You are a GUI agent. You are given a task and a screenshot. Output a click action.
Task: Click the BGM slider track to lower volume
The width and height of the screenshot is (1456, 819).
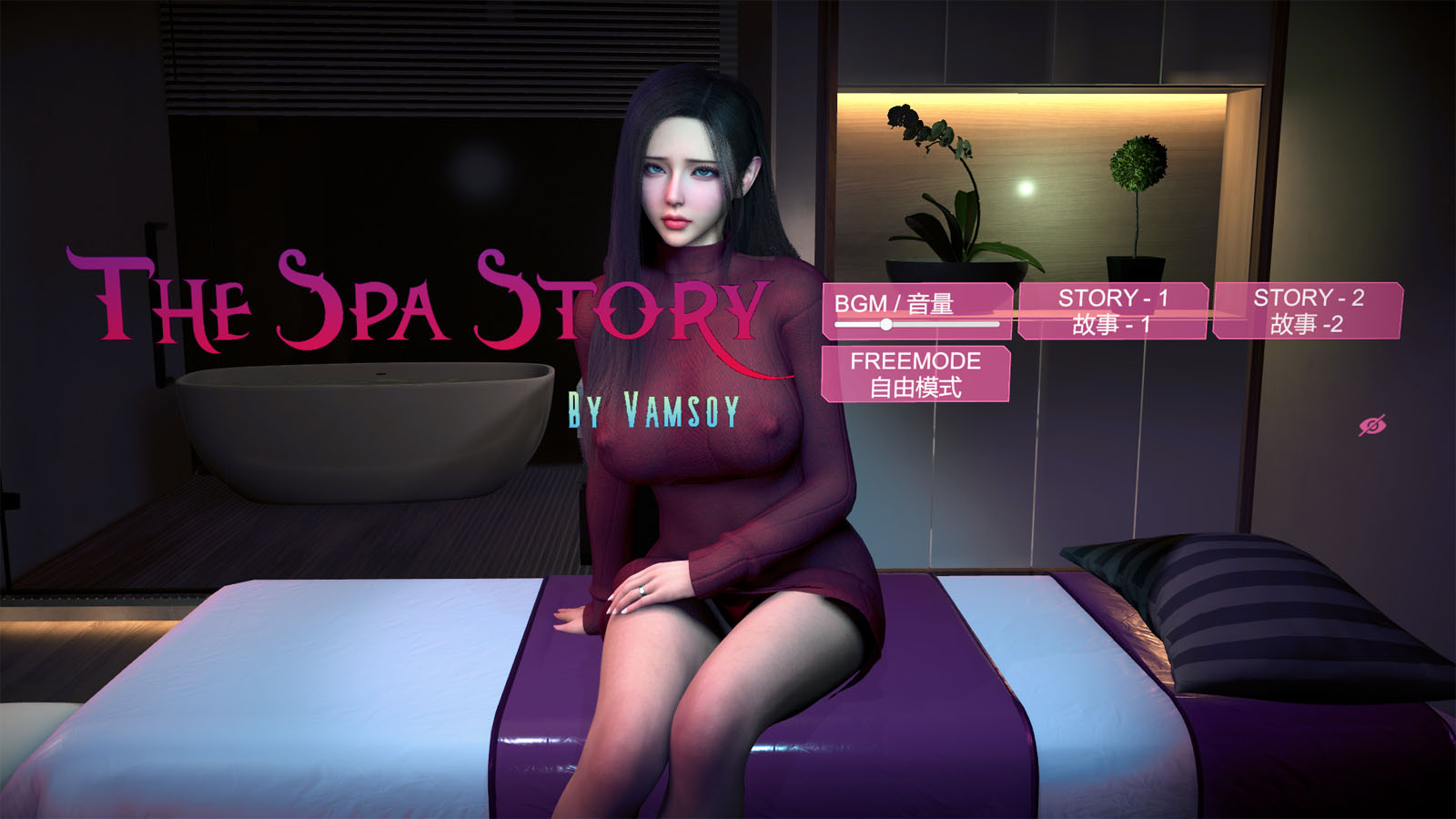(855, 324)
